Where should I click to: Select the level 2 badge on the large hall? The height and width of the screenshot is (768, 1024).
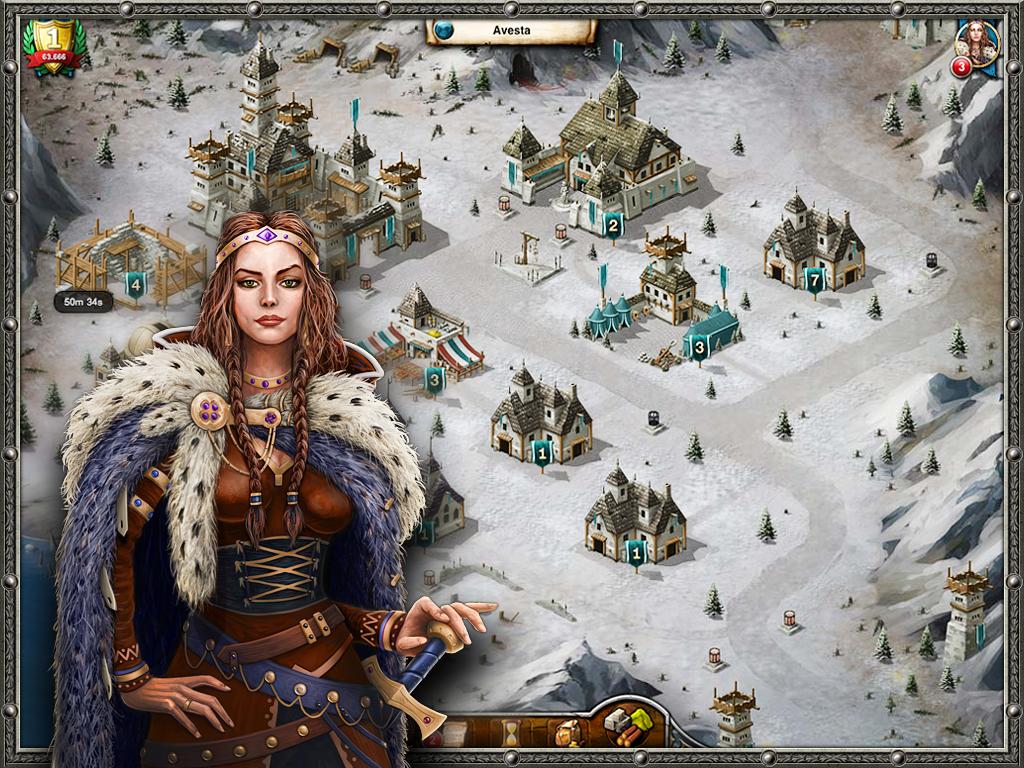coord(613,225)
